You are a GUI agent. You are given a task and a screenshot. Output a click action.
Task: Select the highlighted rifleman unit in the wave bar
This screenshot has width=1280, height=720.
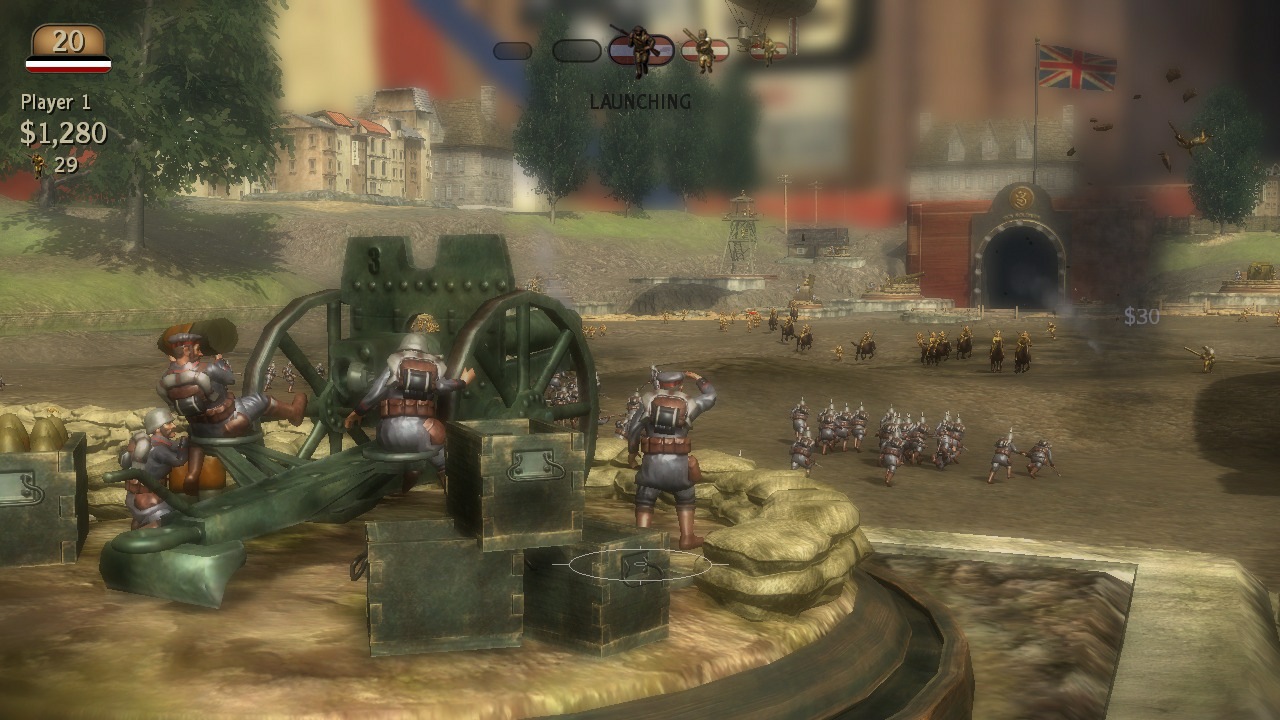tap(640, 48)
